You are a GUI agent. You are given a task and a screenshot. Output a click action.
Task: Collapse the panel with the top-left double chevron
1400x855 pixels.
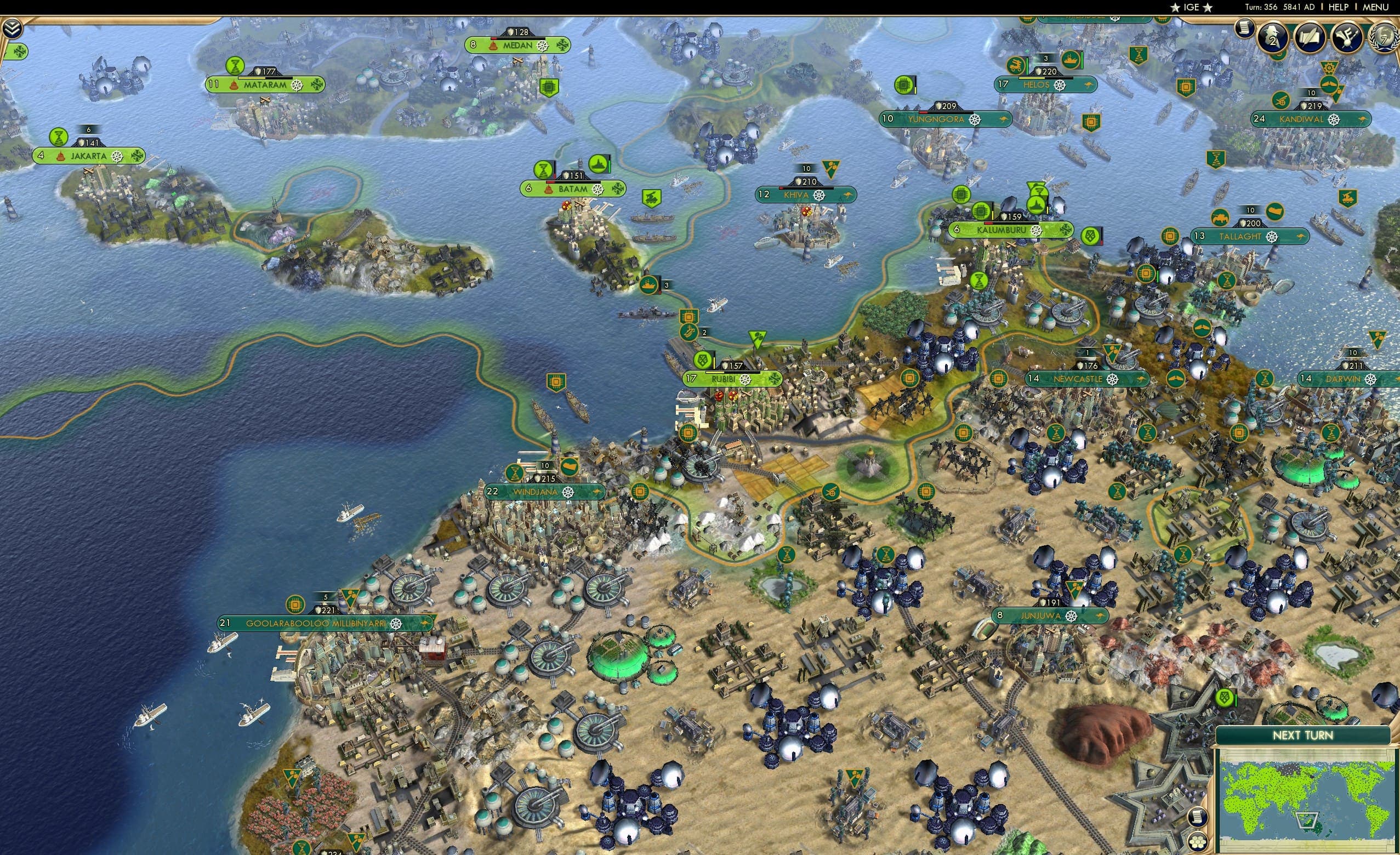(13, 28)
